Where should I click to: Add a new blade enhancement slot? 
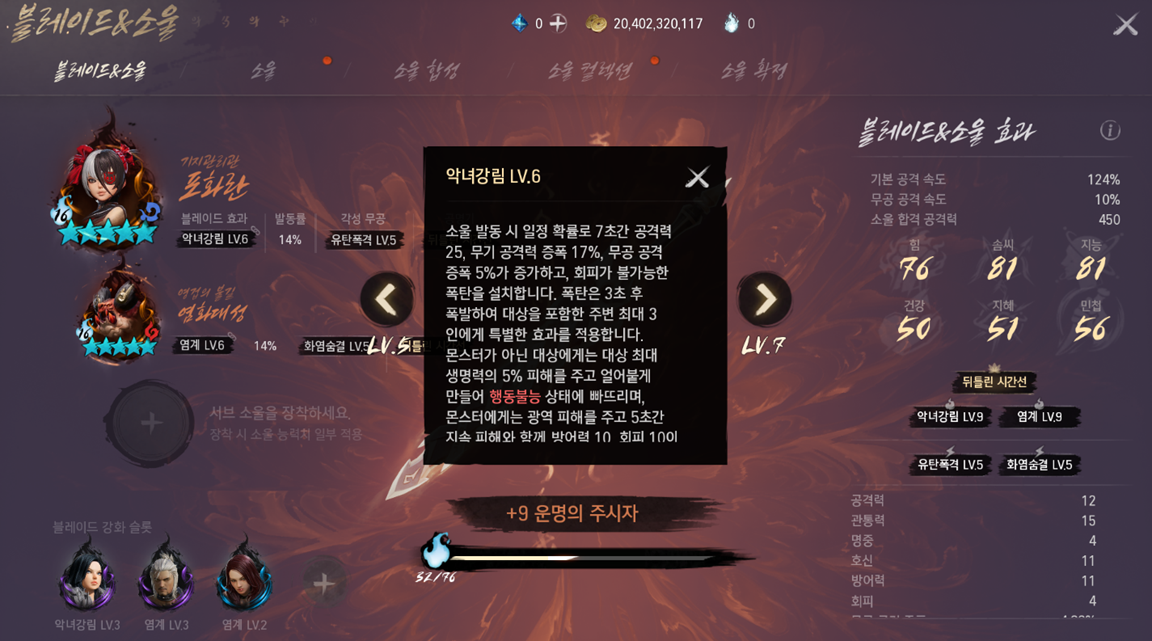click(x=323, y=583)
